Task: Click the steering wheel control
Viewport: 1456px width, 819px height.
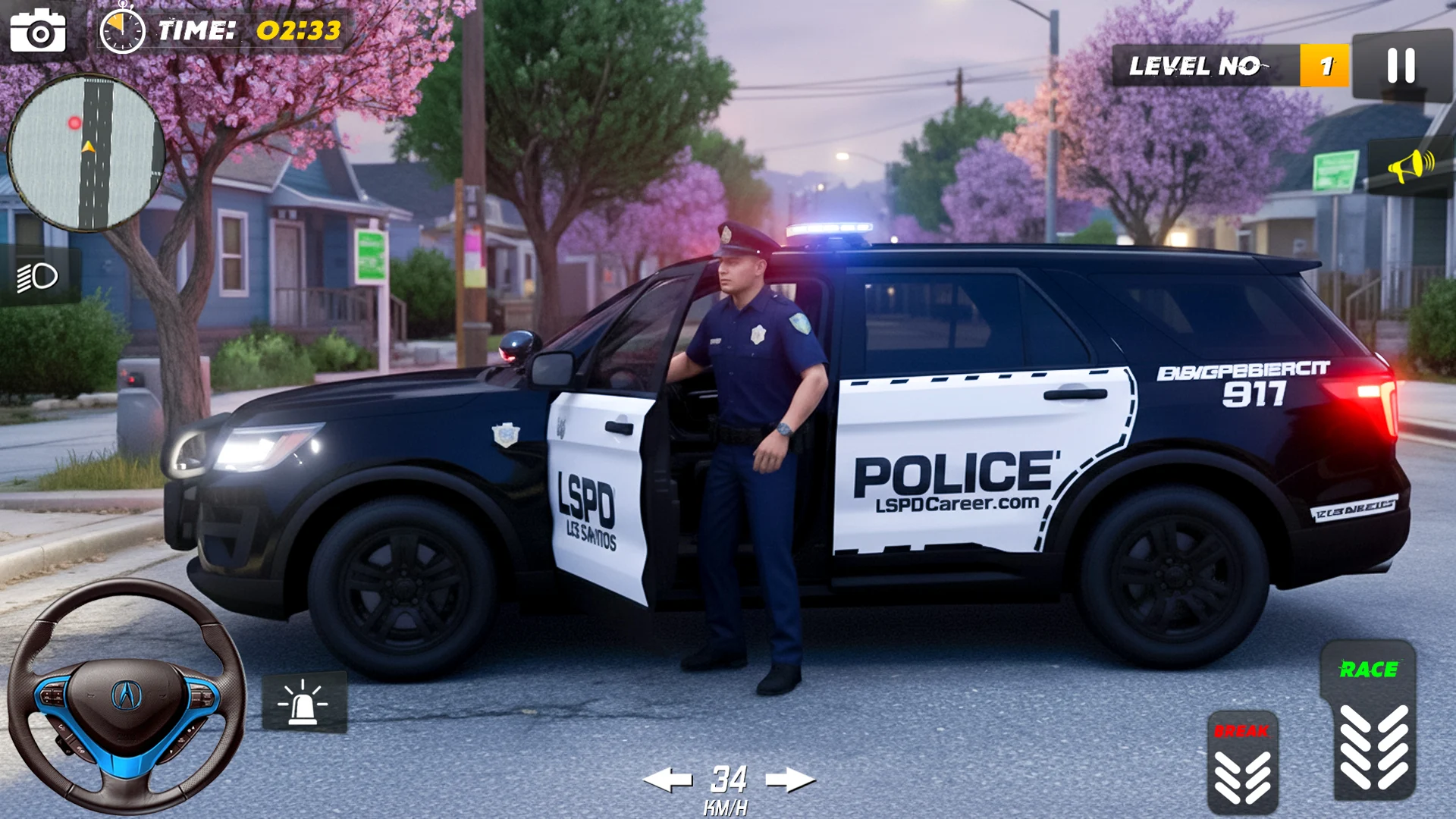Action: pos(127,695)
